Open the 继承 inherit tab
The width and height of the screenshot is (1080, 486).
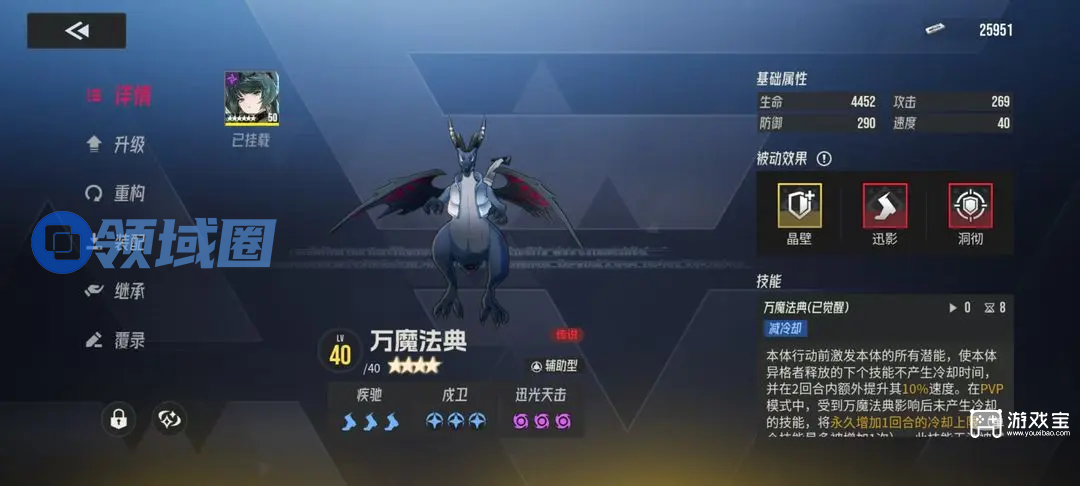[117, 291]
